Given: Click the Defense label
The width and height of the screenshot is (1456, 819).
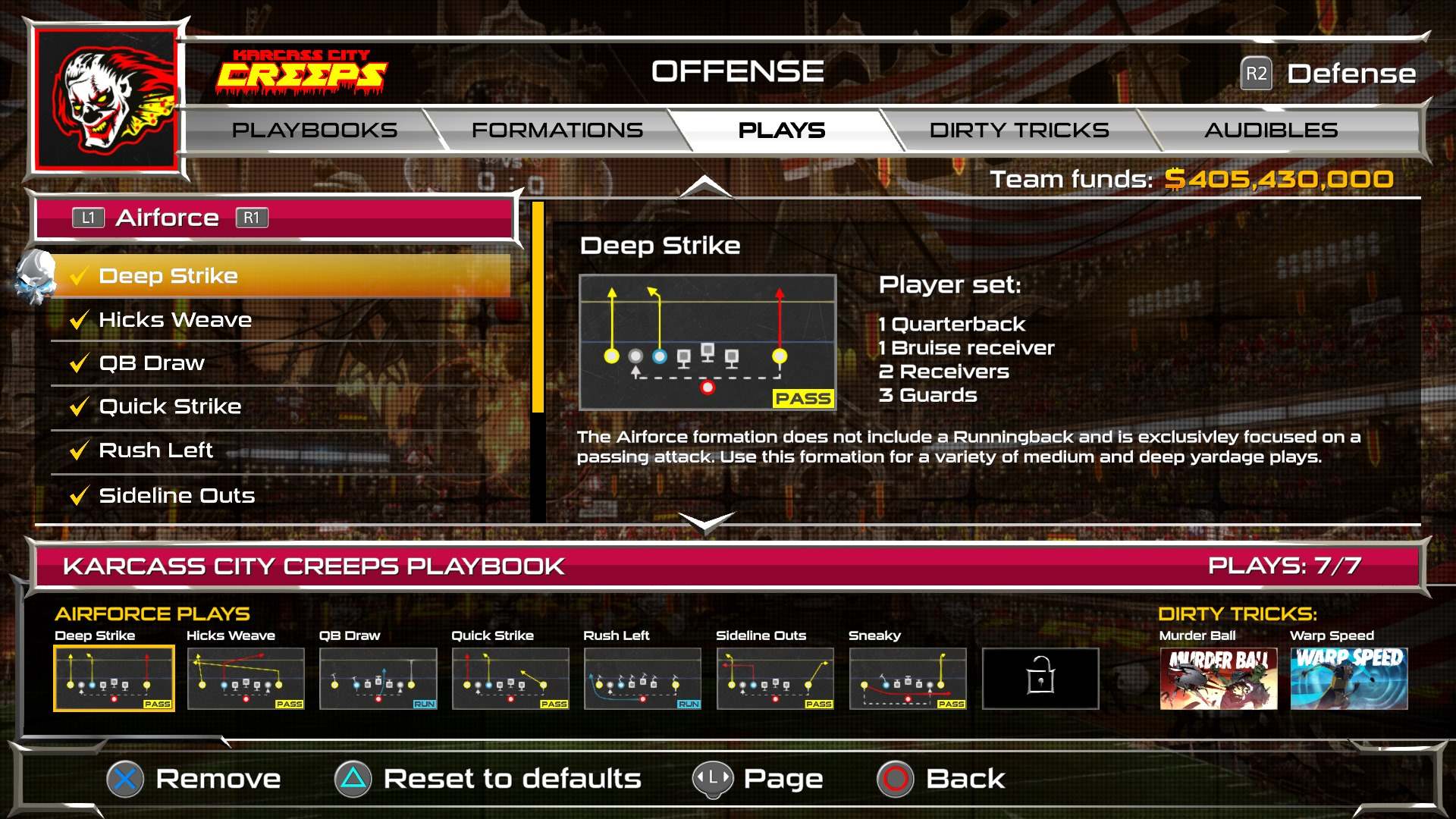Looking at the screenshot, I should (1351, 74).
